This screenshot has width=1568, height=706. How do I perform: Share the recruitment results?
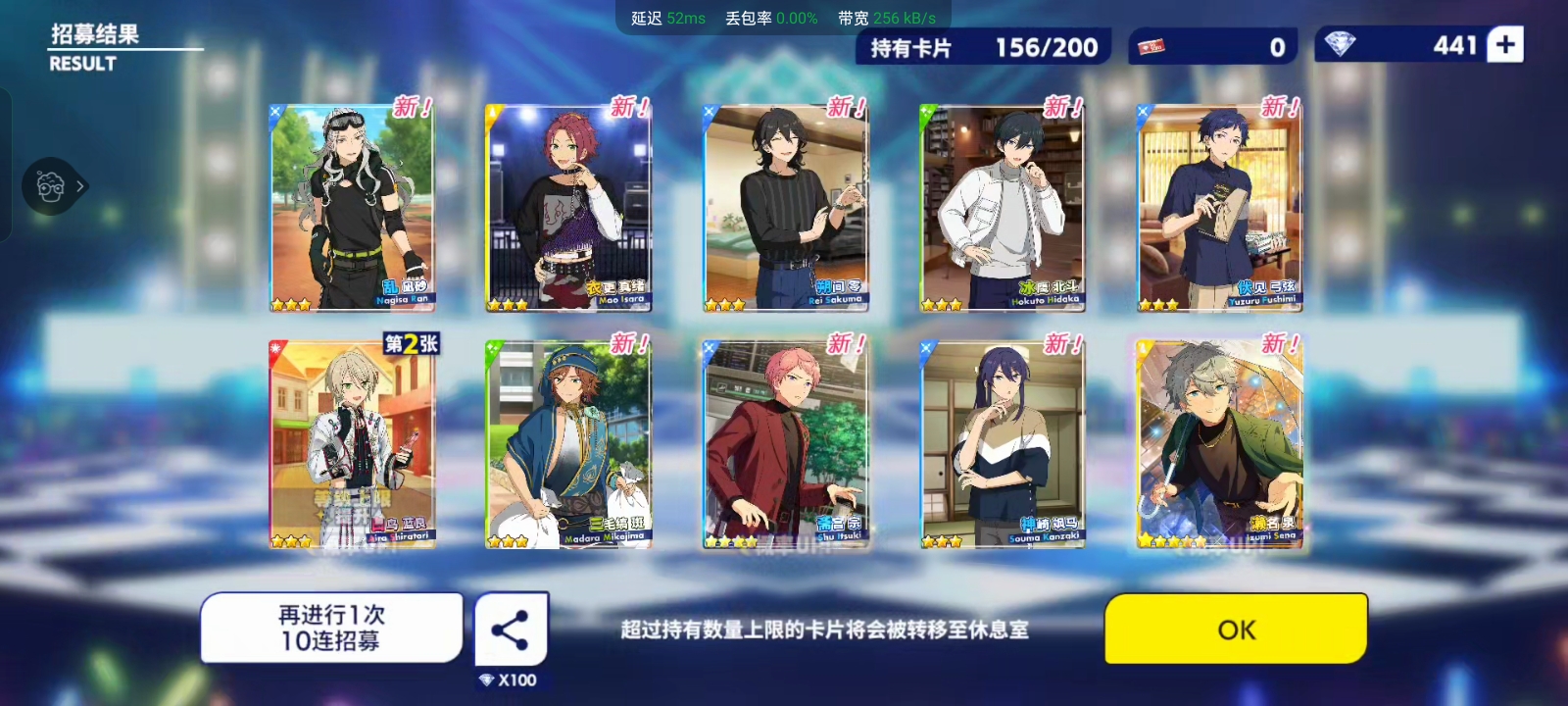[x=511, y=630]
